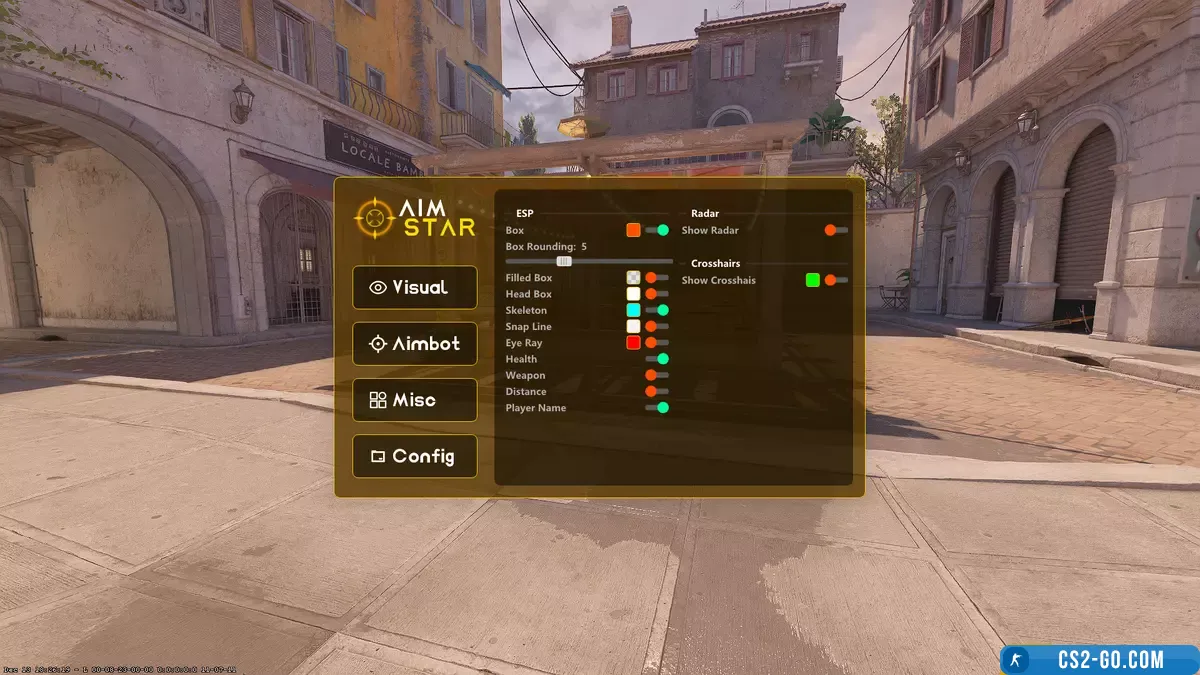The height and width of the screenshot is (675, 1200).
Task: Disable the Skeleton toggle
Action: 657,310
